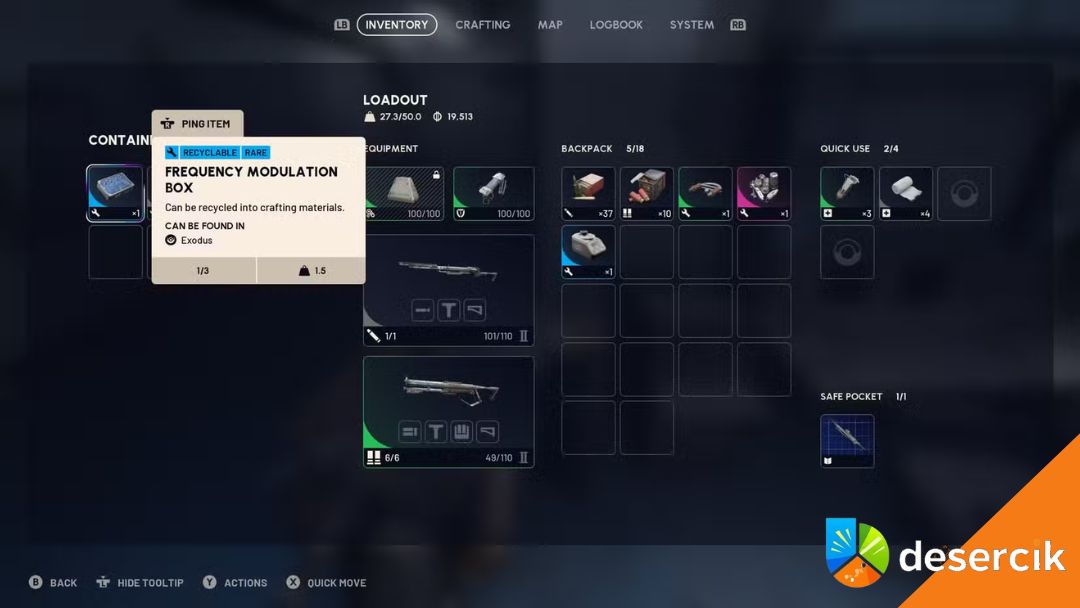Choose the bandage quick use slot
1080x608 pixels.
(906, 193)
